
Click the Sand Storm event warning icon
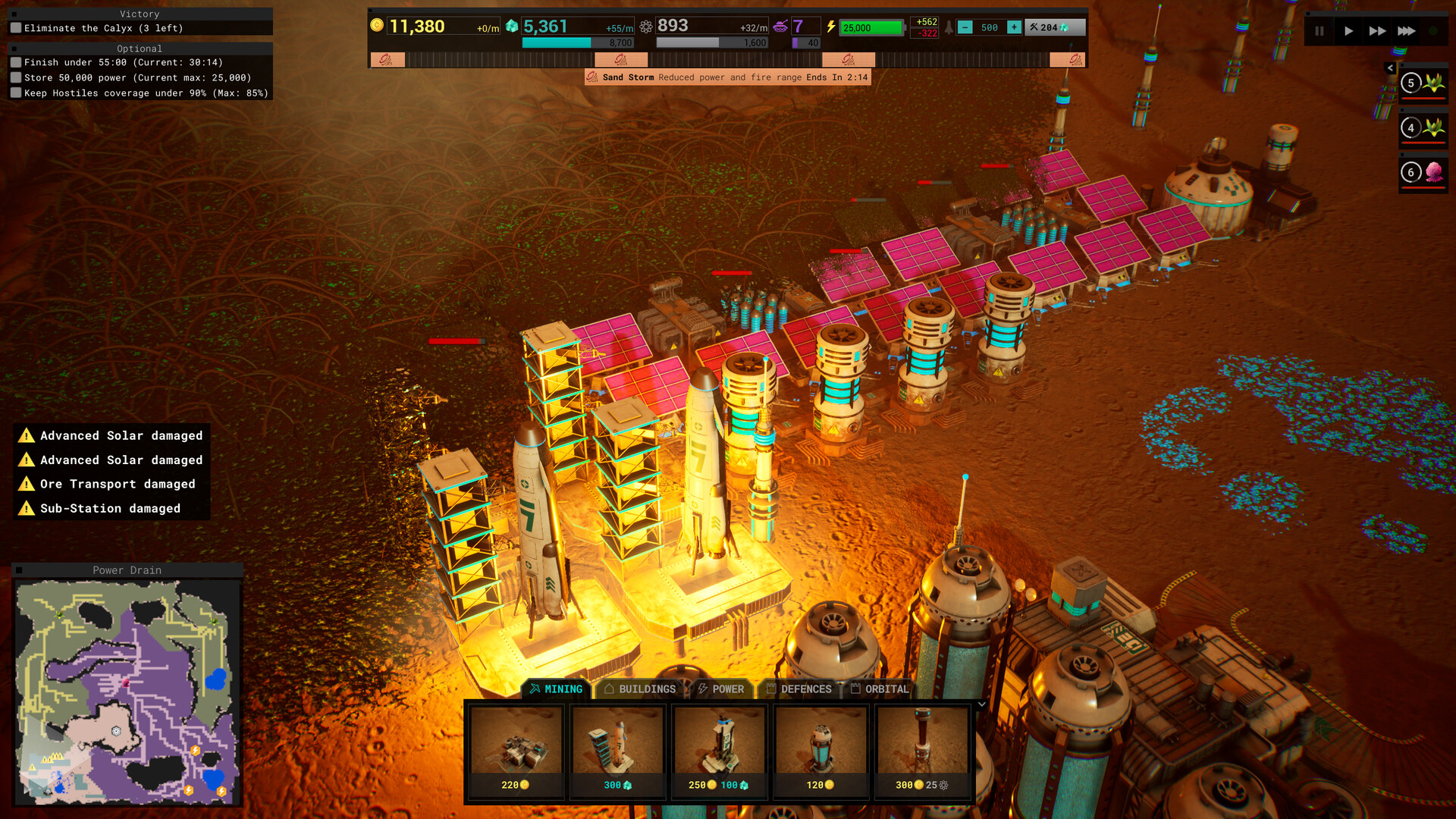coord(593,77)
